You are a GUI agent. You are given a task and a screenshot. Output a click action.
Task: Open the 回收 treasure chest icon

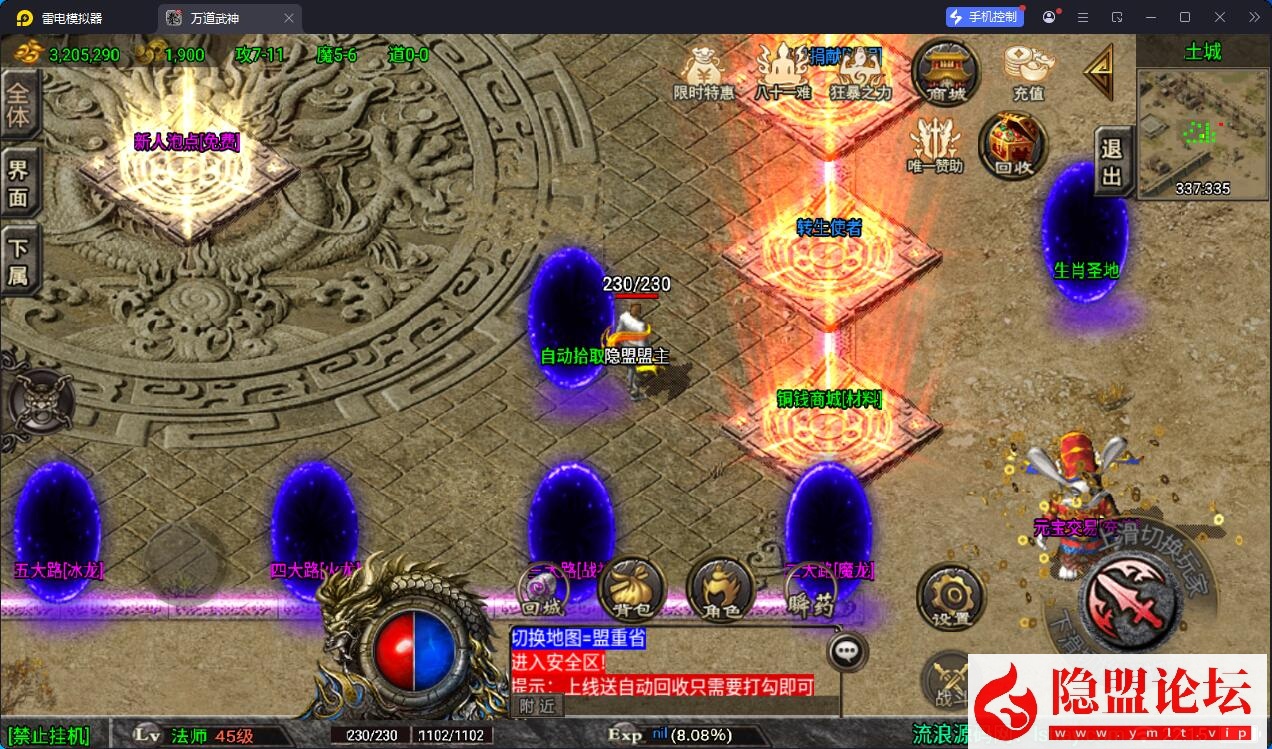coord(1012,145)
